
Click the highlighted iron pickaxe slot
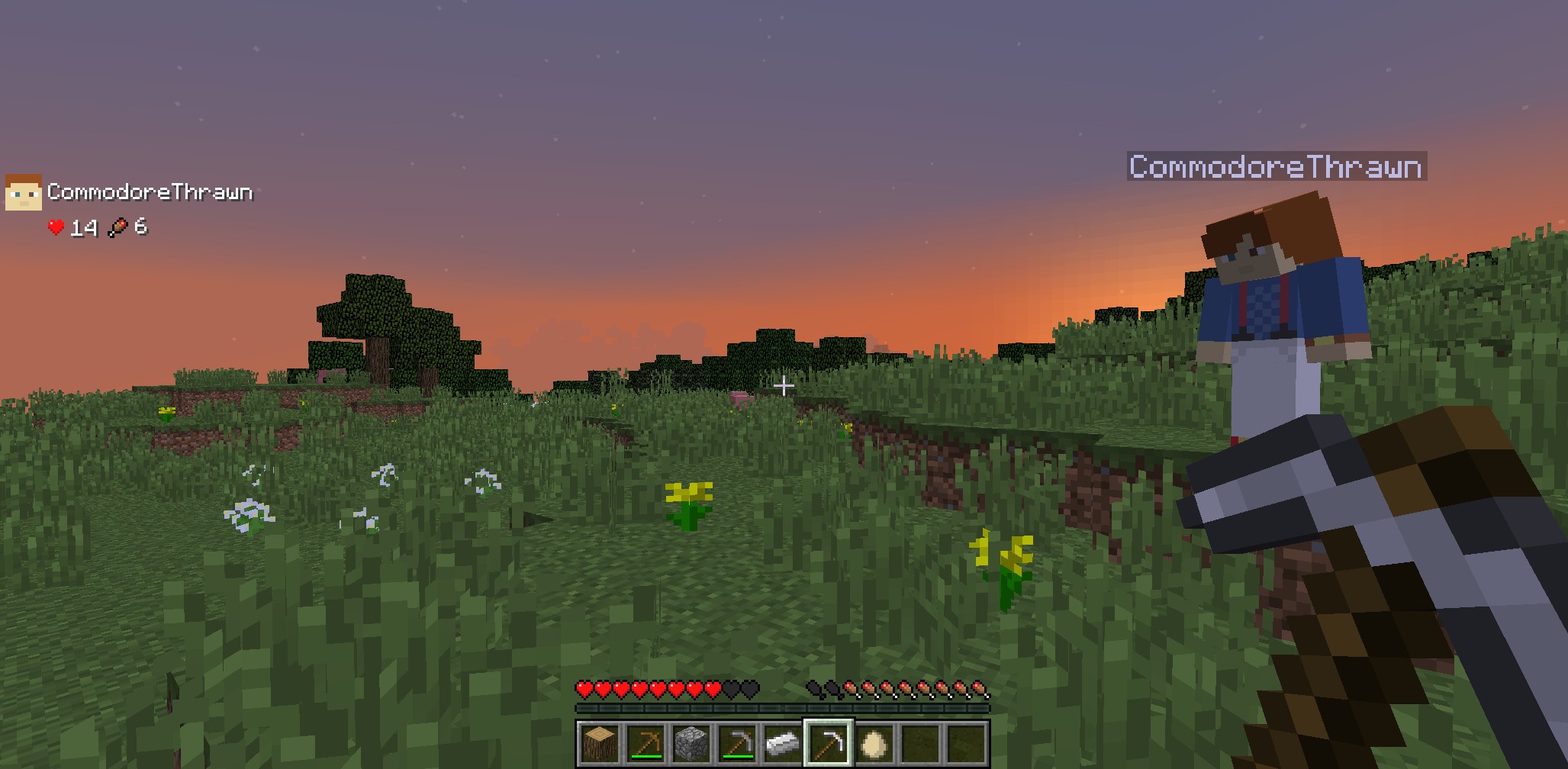[x=829, y=742]
